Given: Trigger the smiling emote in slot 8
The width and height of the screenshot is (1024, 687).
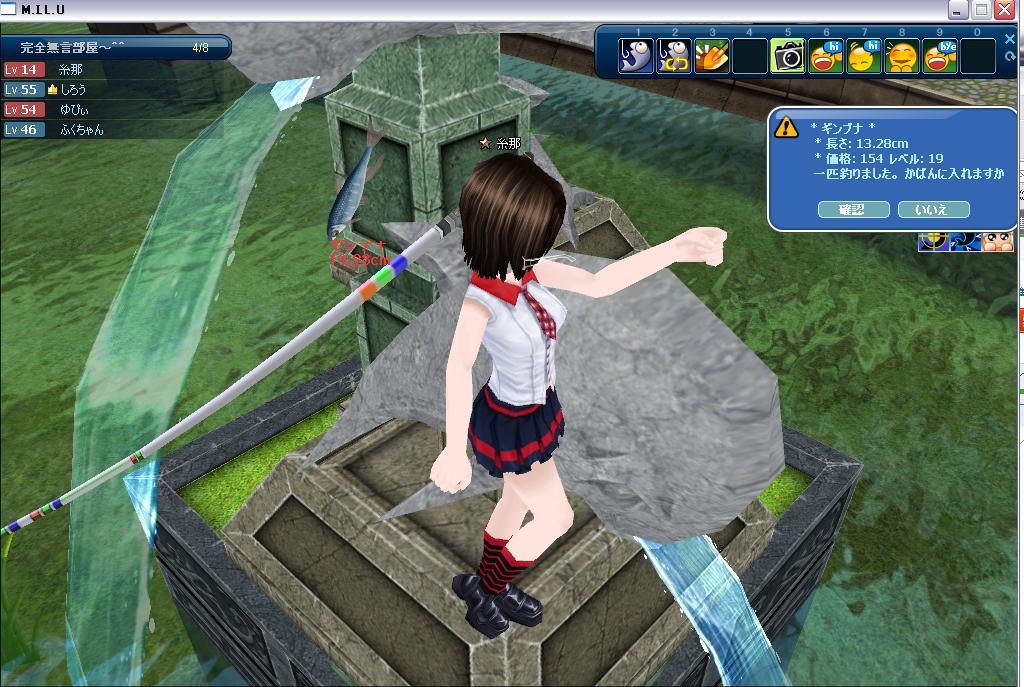Looking at the screenshot, I should tap(902, 56).
